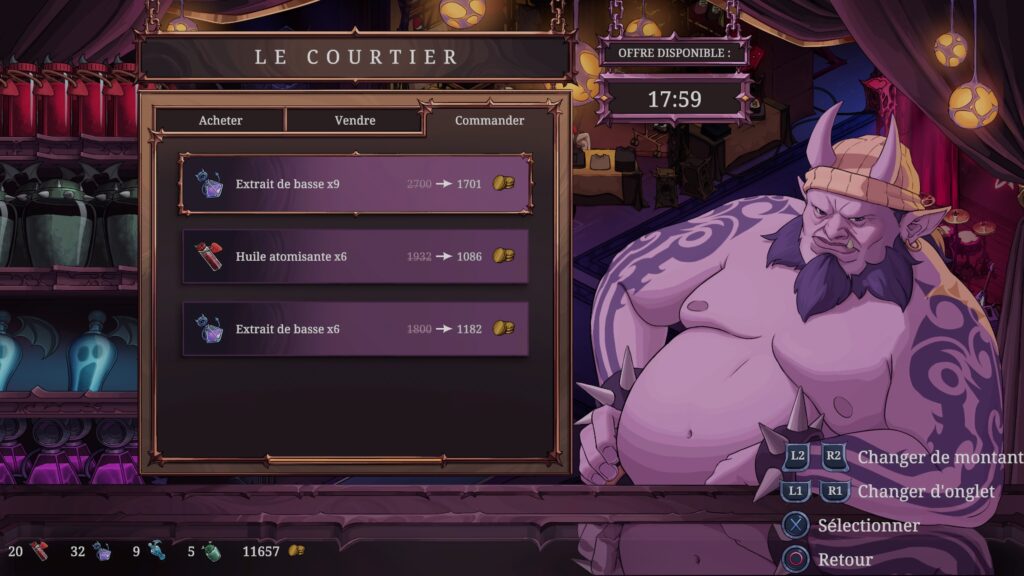Image resolution: width=1024 pixels, height=576 pixels.
Task: Select the Commander tab
Action: [489, 121]
